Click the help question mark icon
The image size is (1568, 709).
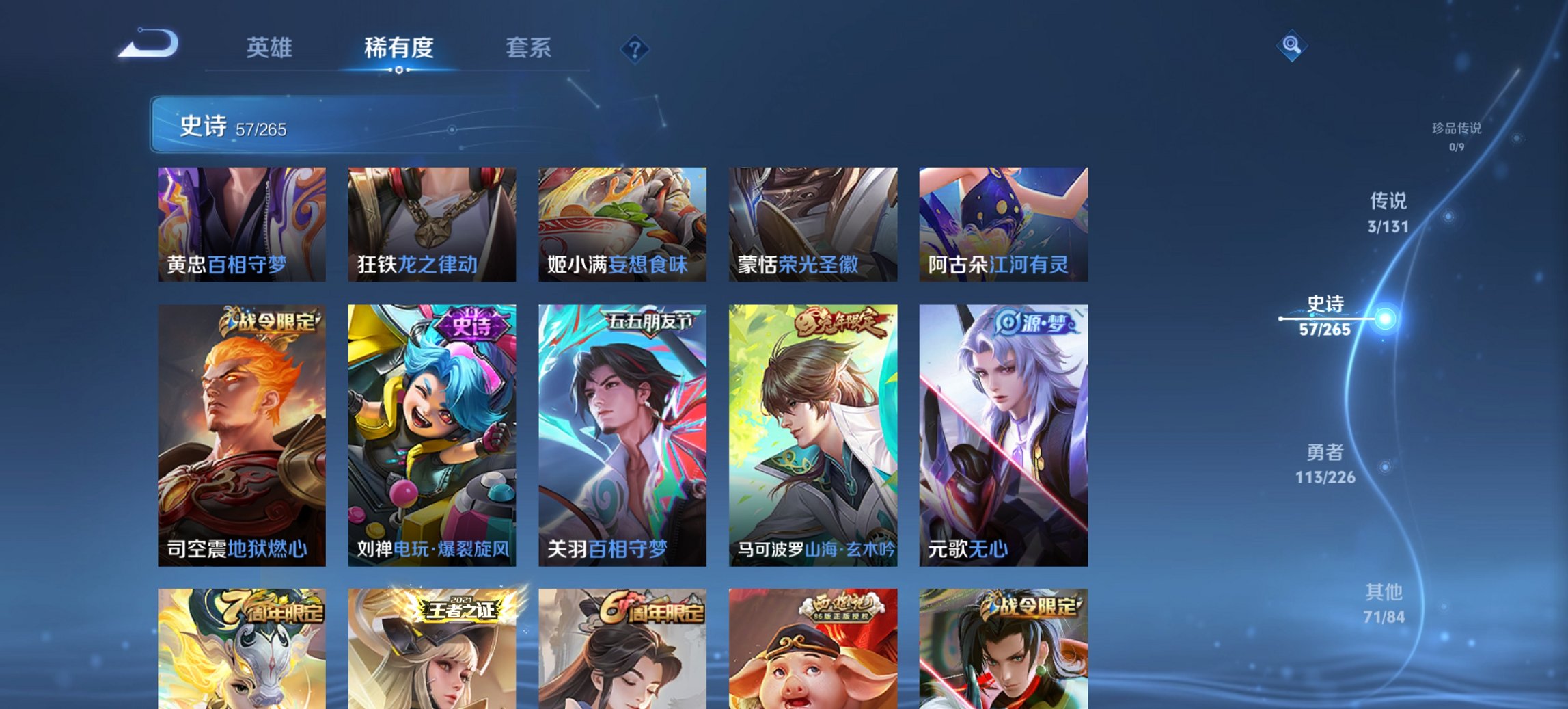[x=635, y=47]
